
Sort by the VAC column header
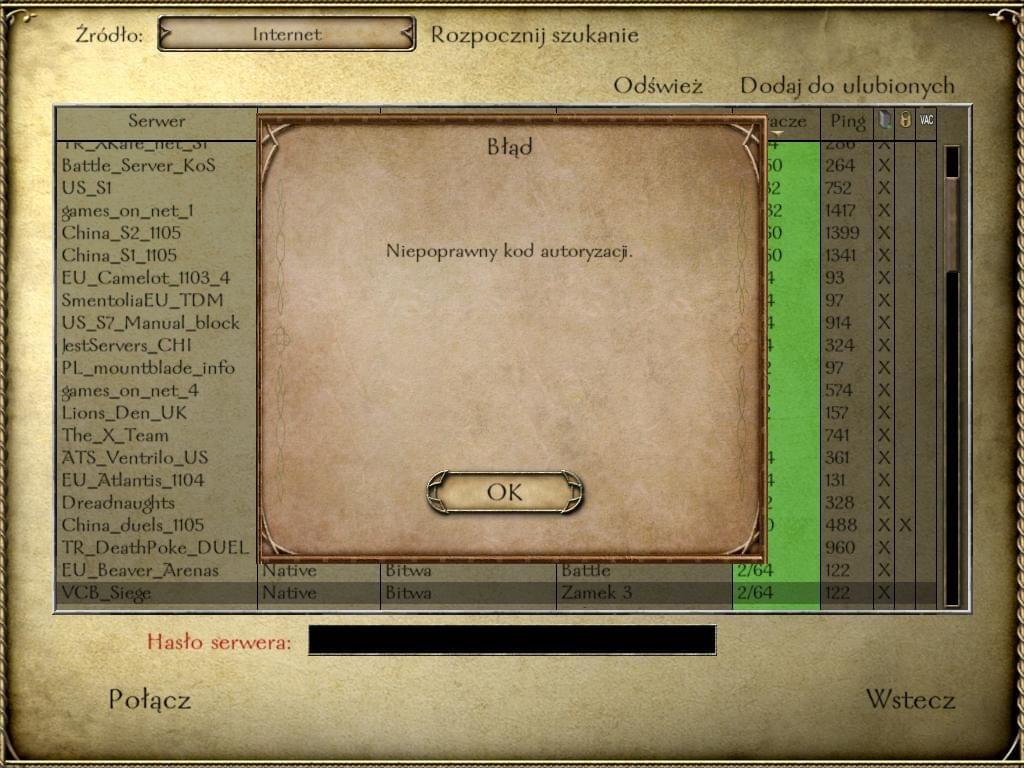click(926, 121)
